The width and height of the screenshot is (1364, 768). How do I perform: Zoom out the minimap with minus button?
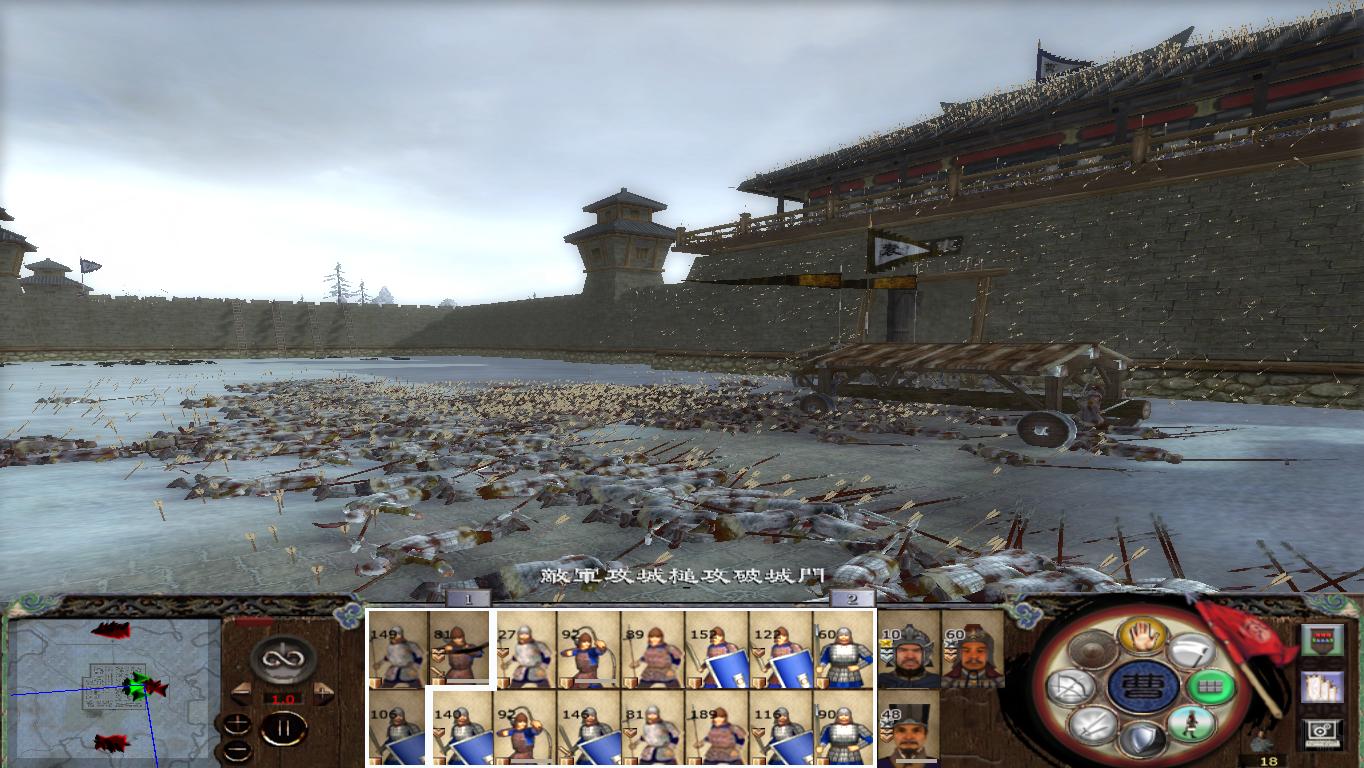236,749
